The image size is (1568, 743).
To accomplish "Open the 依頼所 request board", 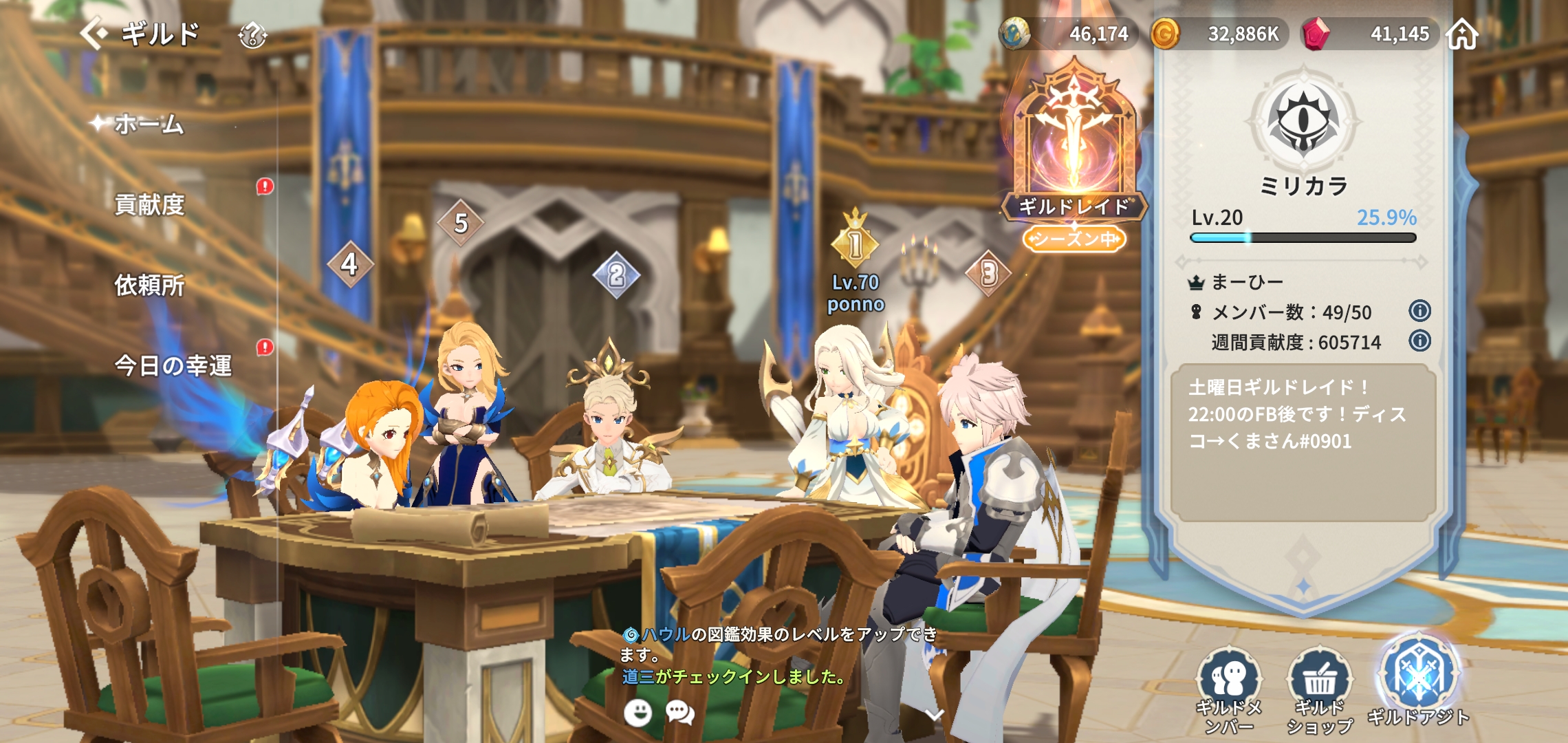I will point(149,285).
